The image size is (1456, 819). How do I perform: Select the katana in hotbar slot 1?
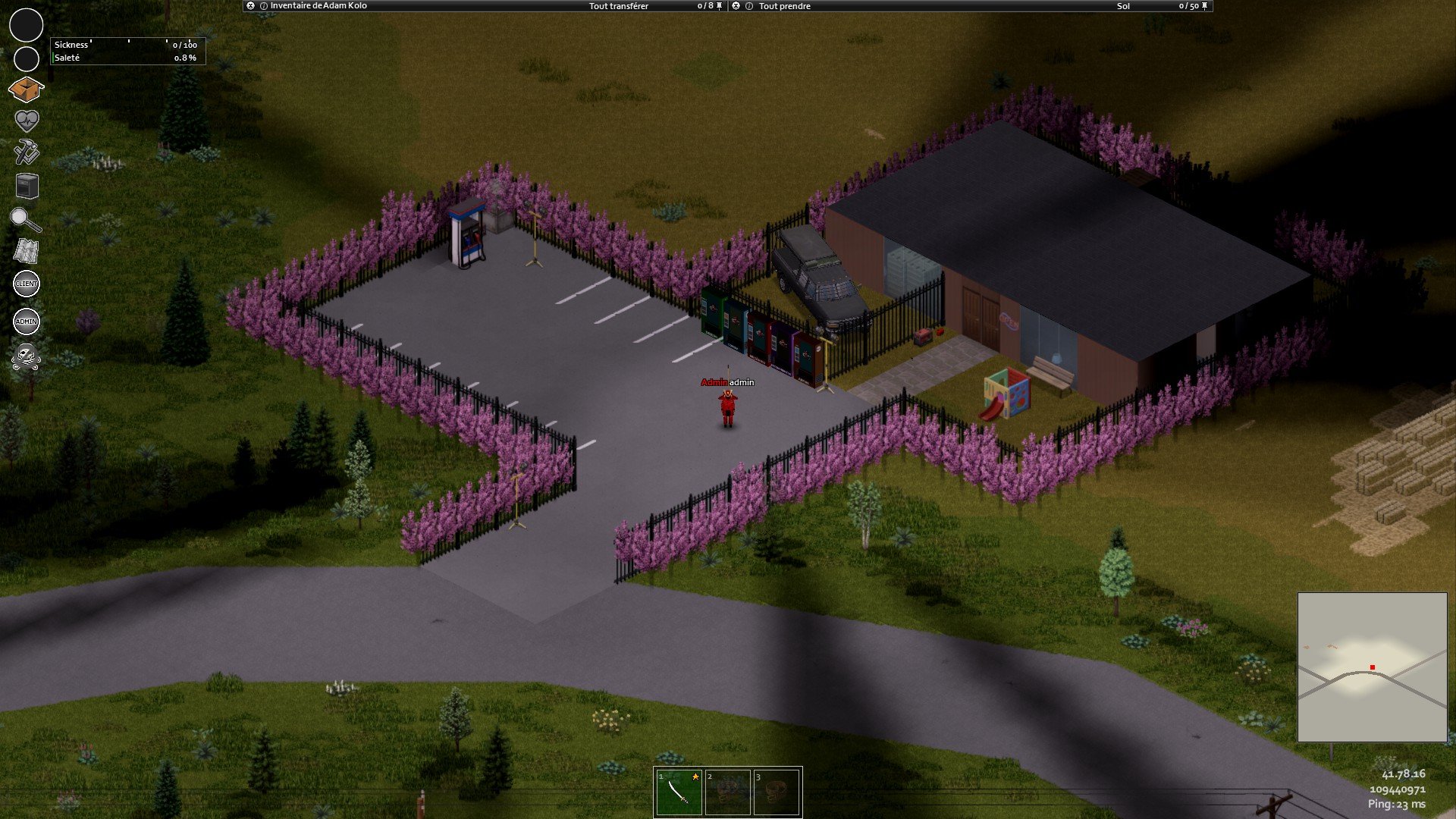tap(679, 792)
